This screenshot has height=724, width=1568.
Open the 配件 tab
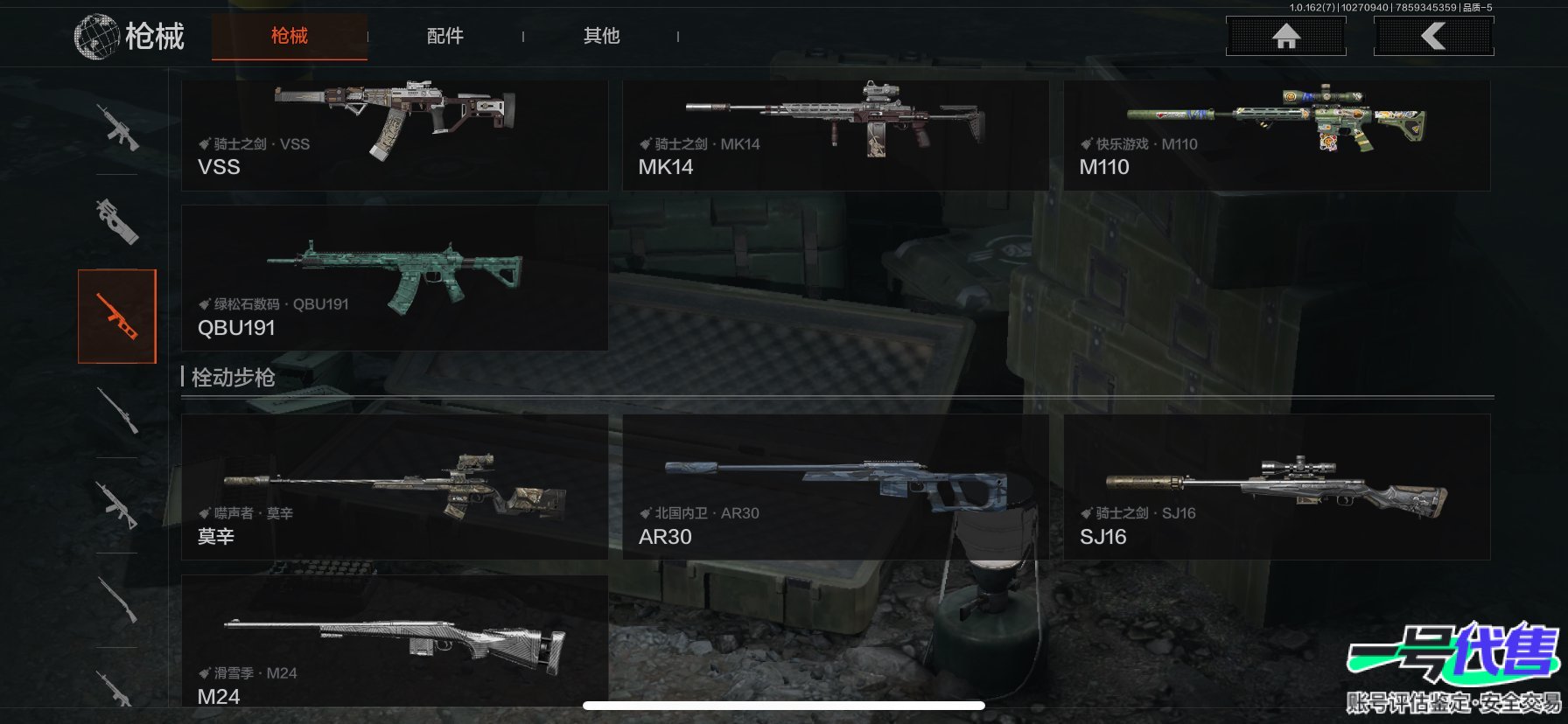(444, 36)
